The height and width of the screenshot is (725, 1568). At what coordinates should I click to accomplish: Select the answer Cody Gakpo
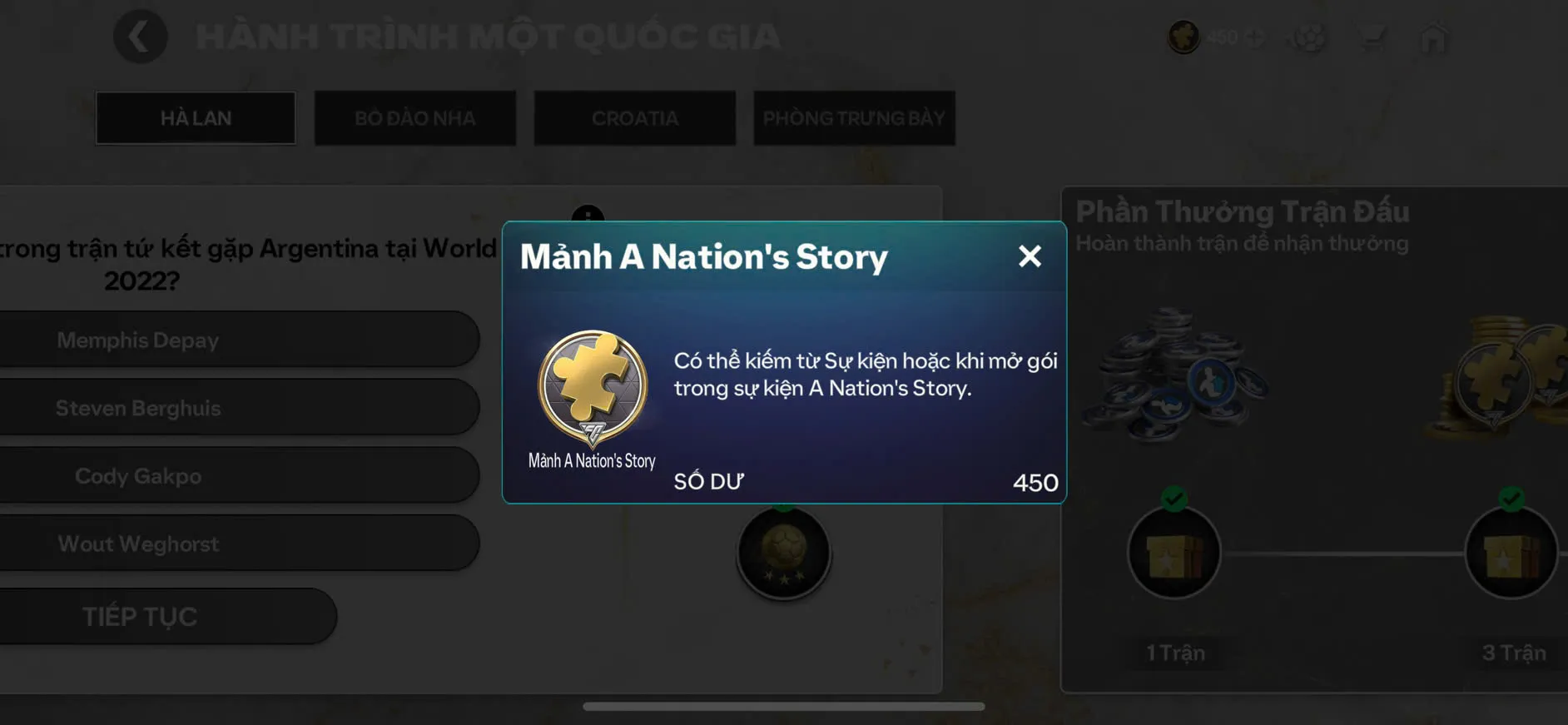click(x=240, y=475)
